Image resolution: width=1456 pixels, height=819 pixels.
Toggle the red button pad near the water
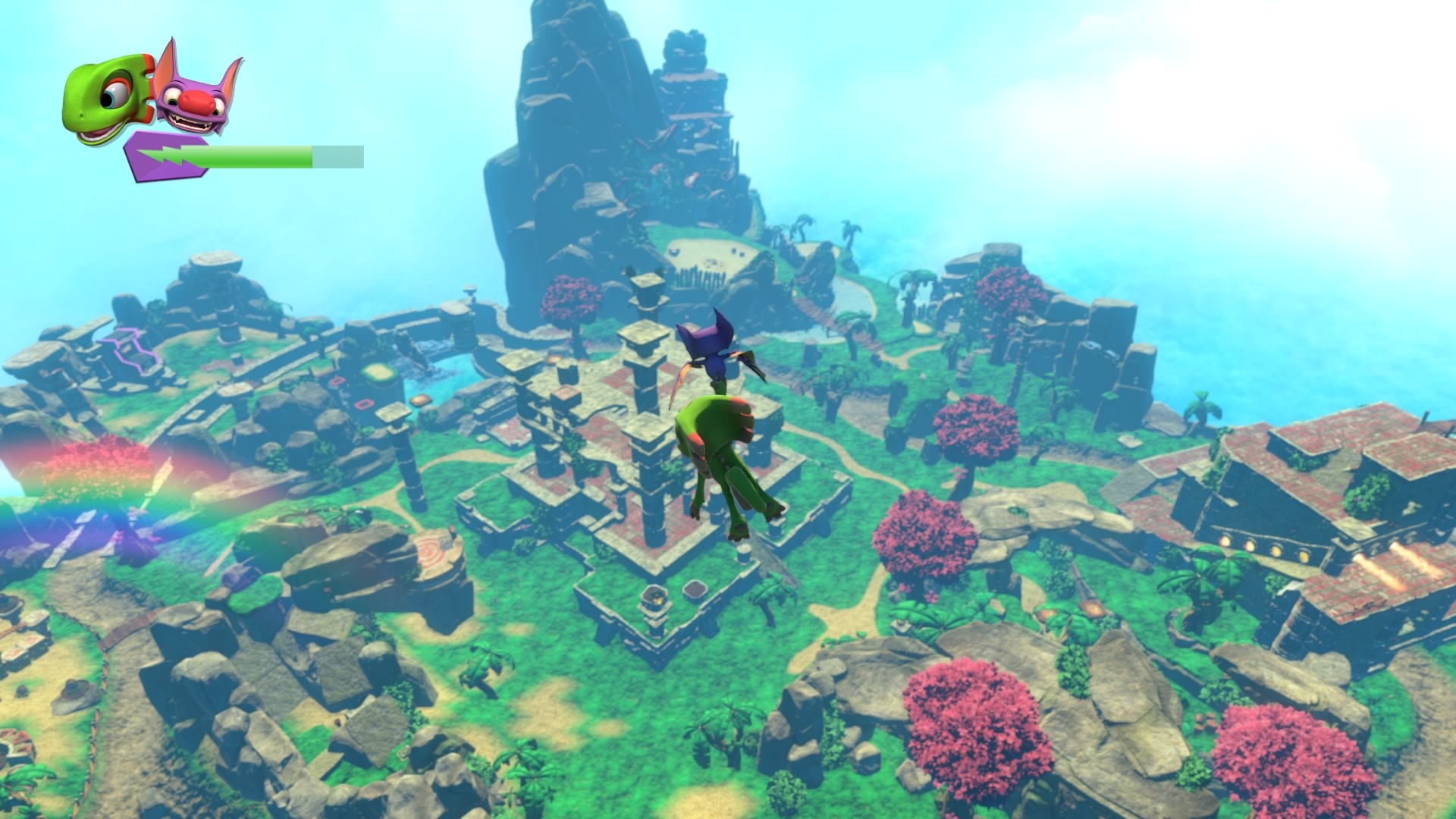tap(337, 382)
